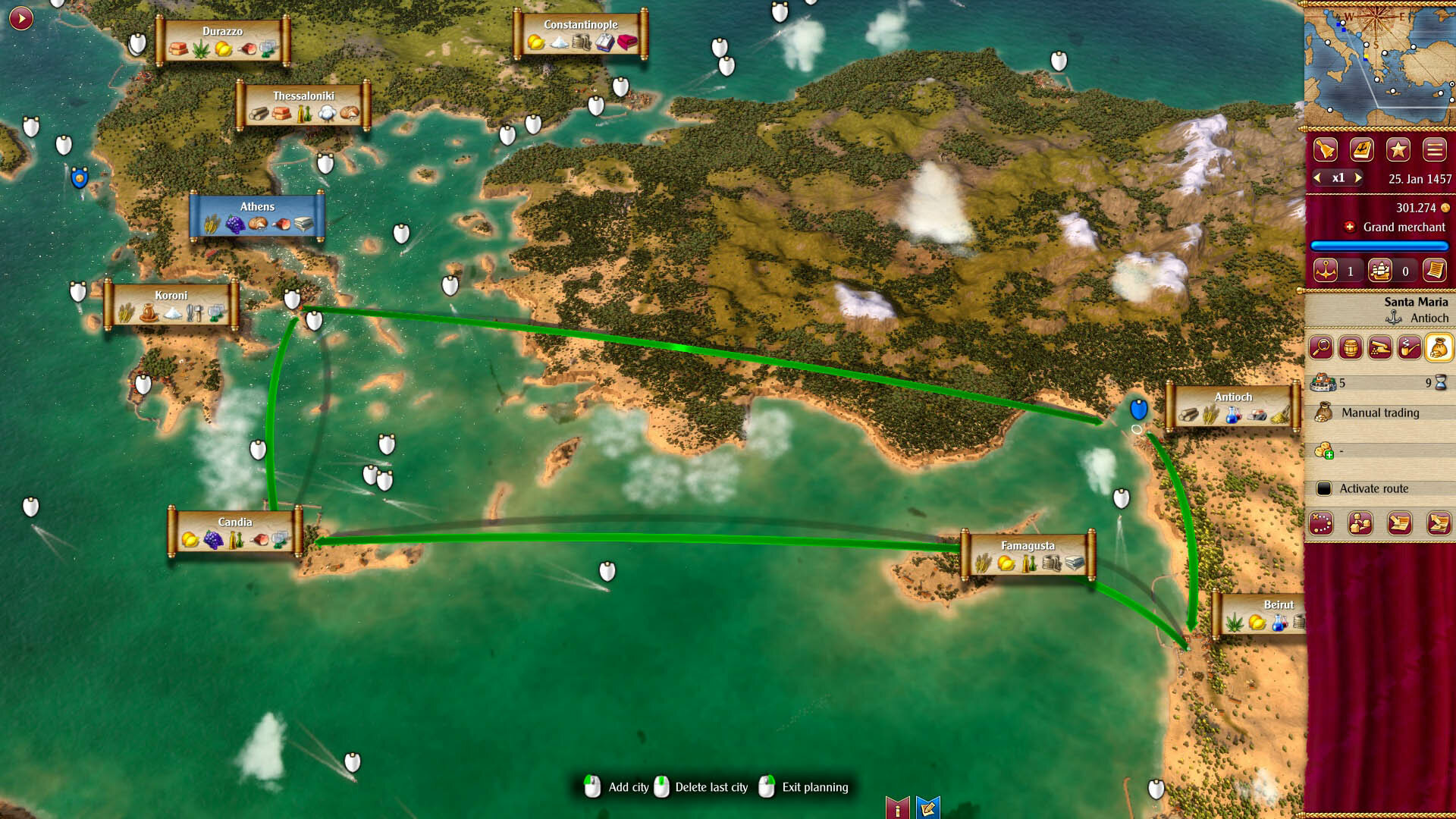Switch to the barrel cargo tab
The height and width of the screenshot is (819, 1456).
1351,347
